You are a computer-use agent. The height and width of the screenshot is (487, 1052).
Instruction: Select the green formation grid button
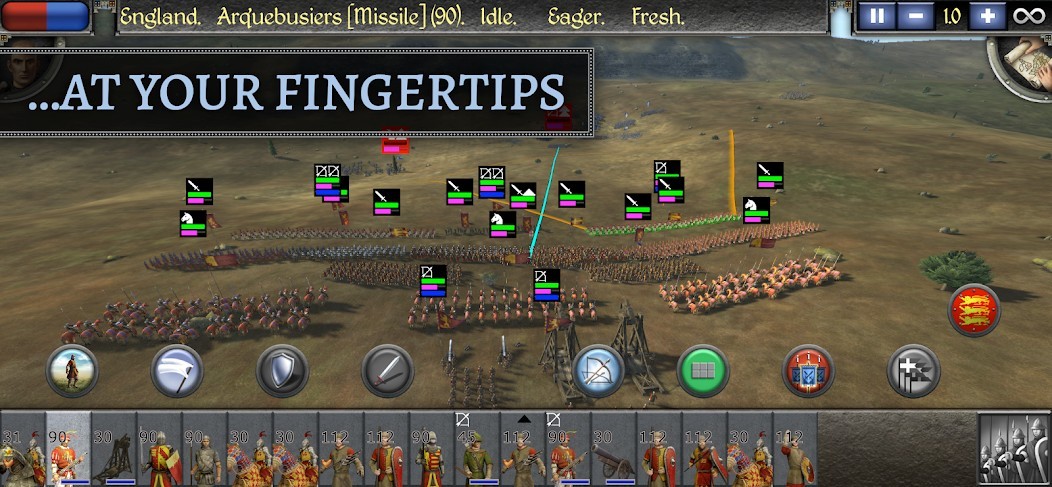click(703, 372)
